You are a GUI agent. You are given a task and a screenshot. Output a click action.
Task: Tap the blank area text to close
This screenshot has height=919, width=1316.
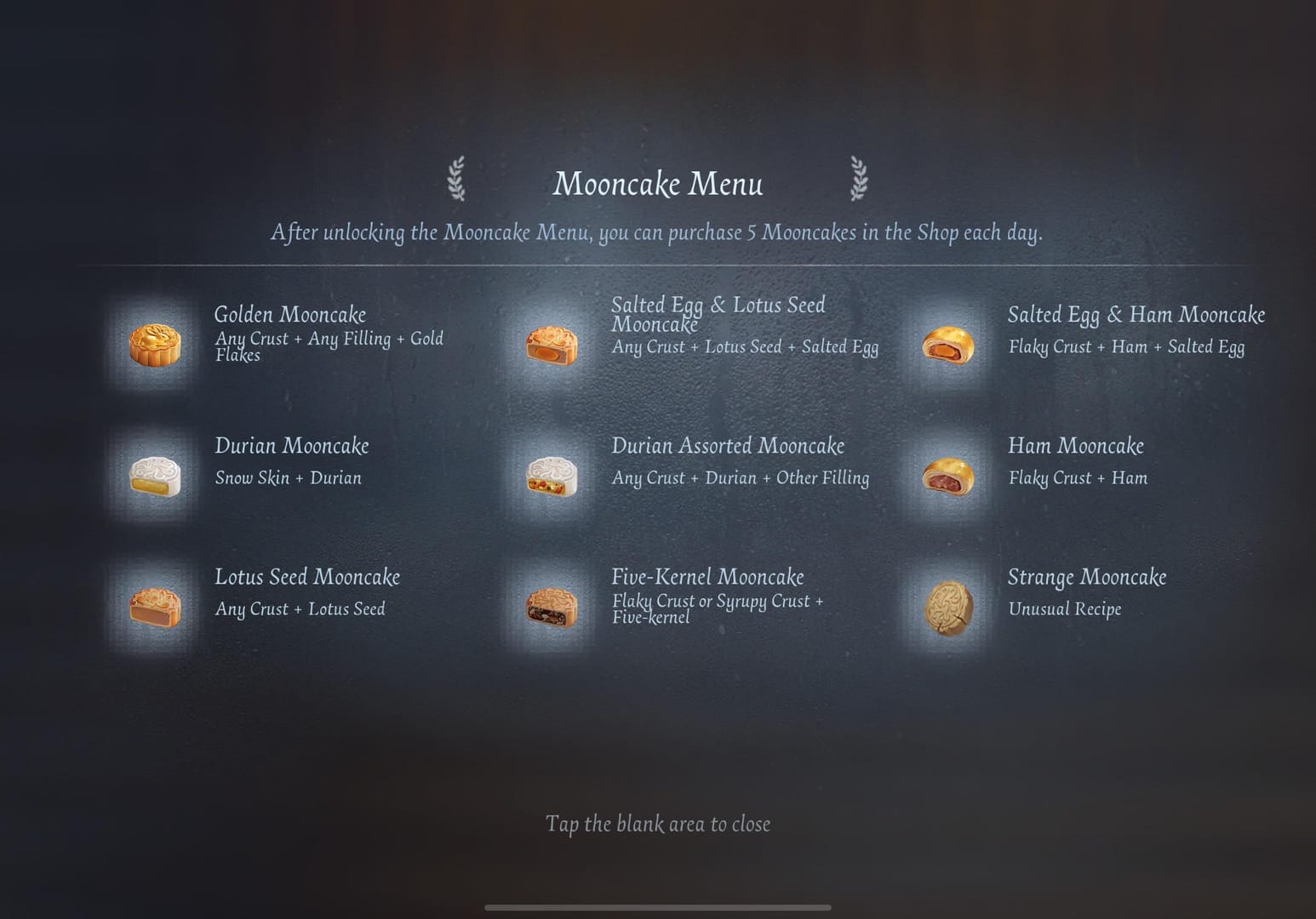click(657, 824)
